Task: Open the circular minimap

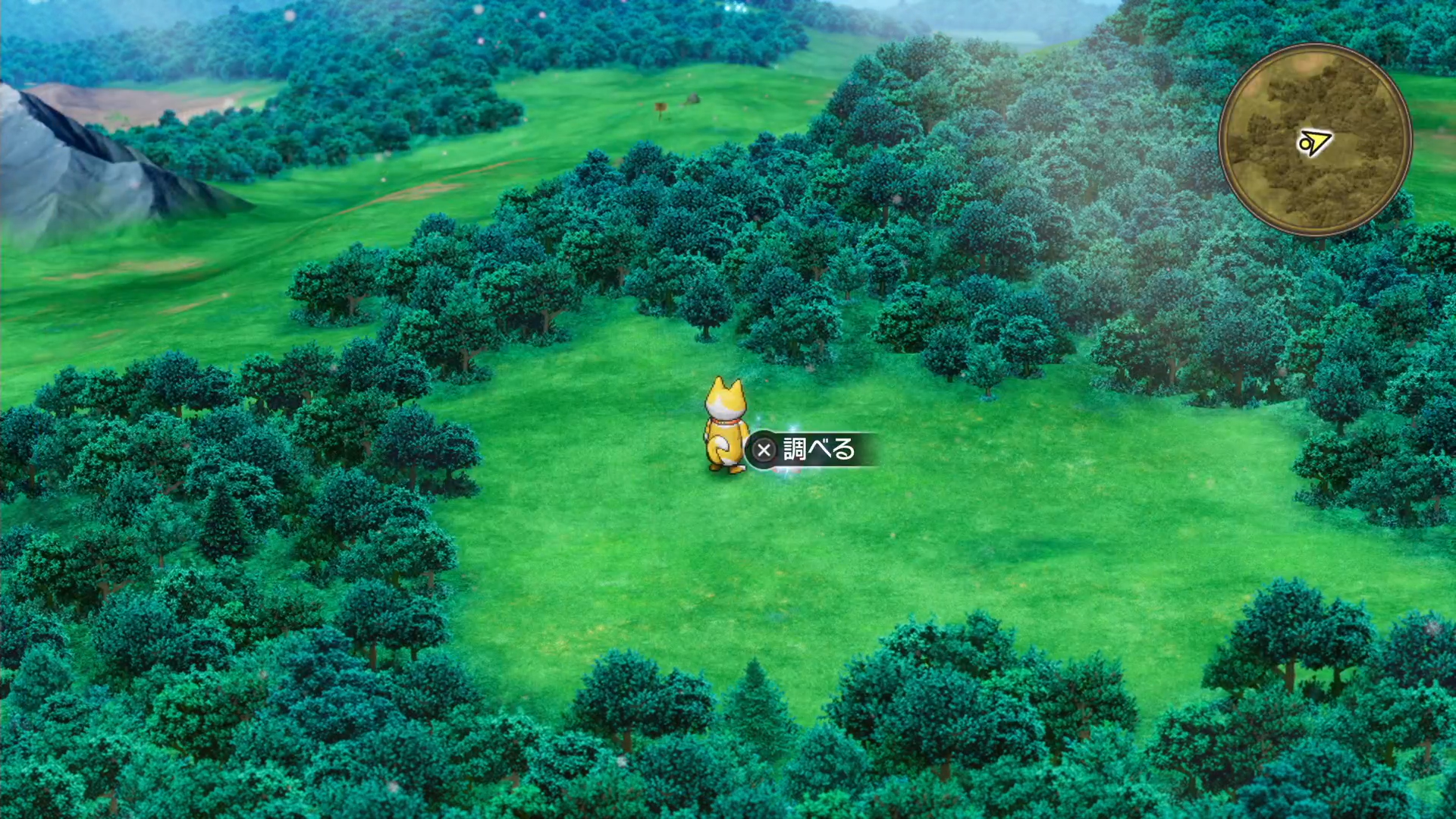Action: pyautogui.click(x=1315, y=140)
